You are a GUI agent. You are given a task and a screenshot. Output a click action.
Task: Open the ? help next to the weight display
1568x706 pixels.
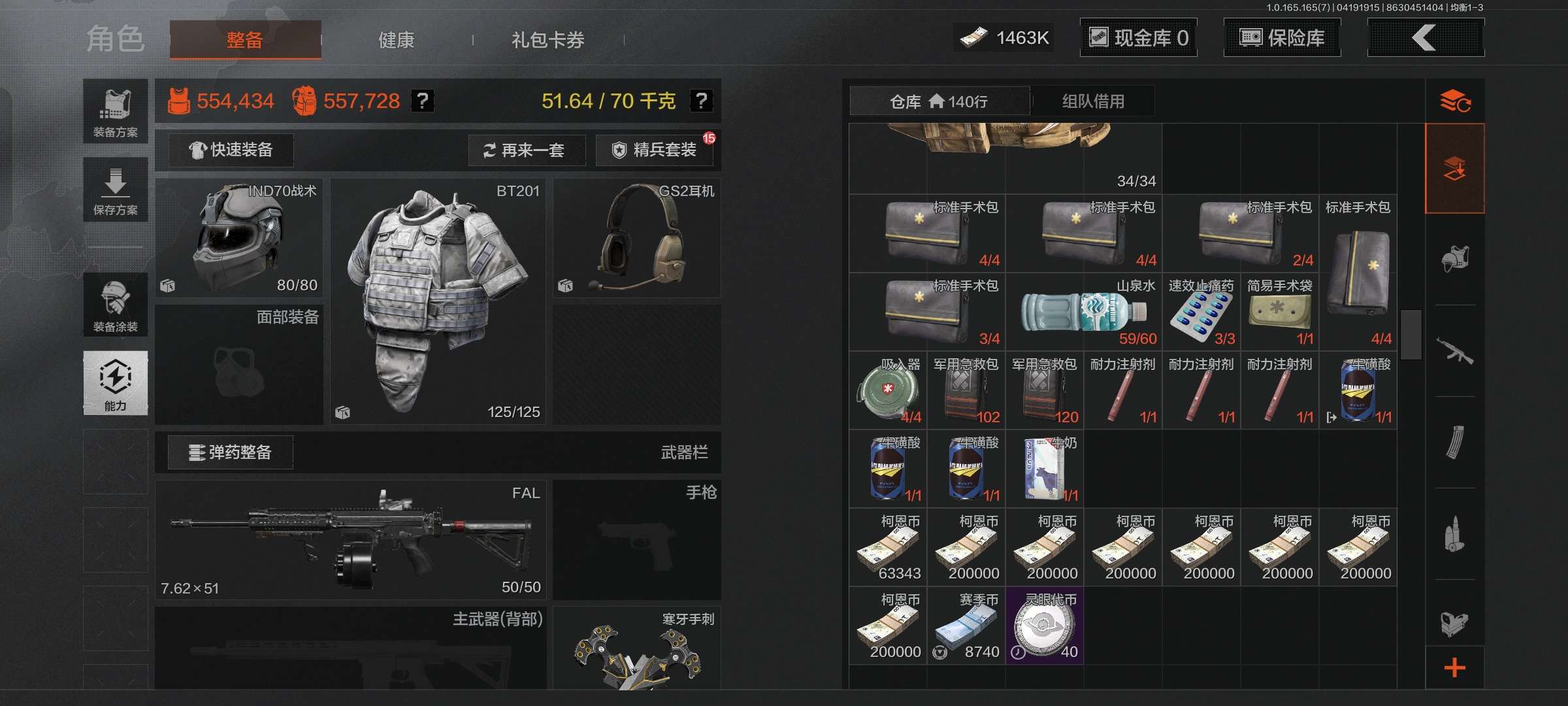(702, 102)
